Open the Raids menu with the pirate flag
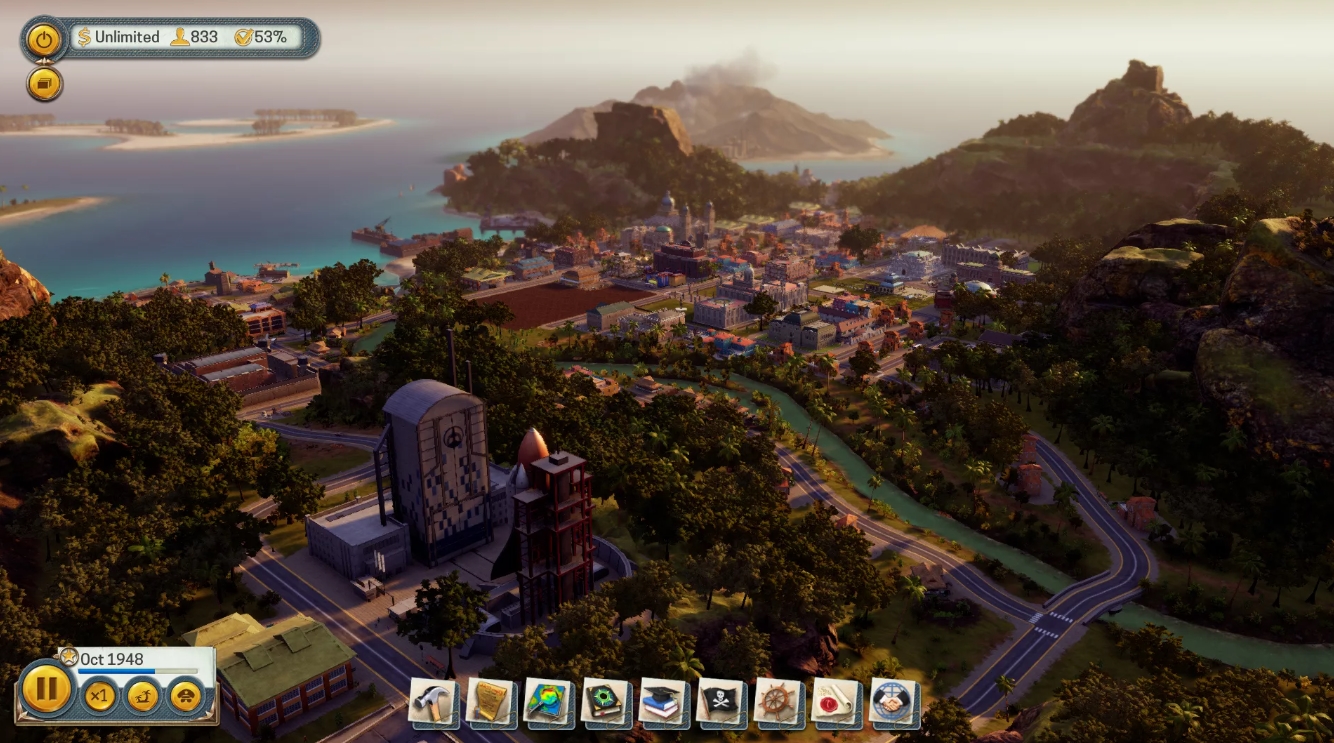The height and width of the screenshot is (743, 1334). click(x=718, y=704)
